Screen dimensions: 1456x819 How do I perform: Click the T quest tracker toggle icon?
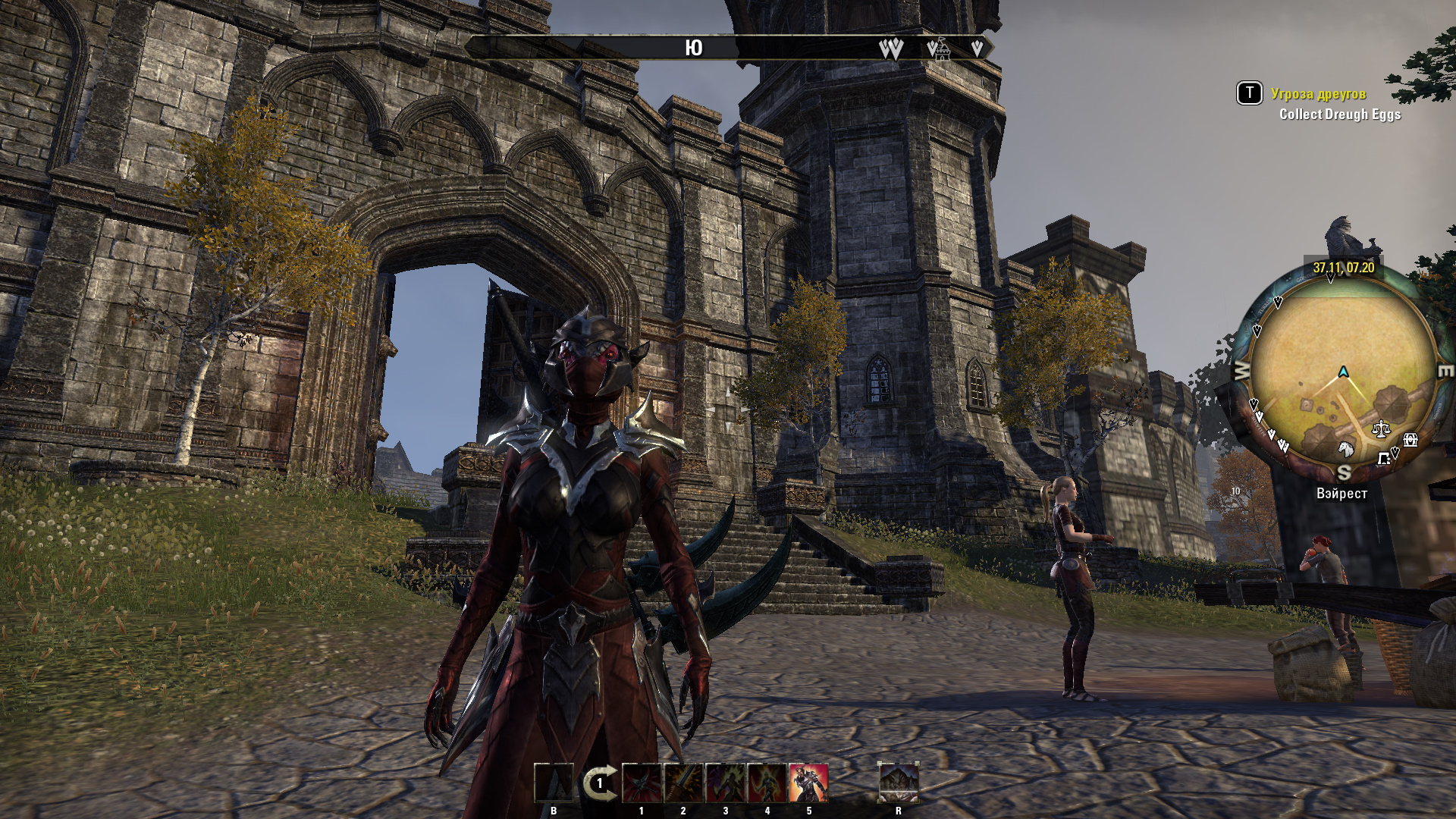1248,93
